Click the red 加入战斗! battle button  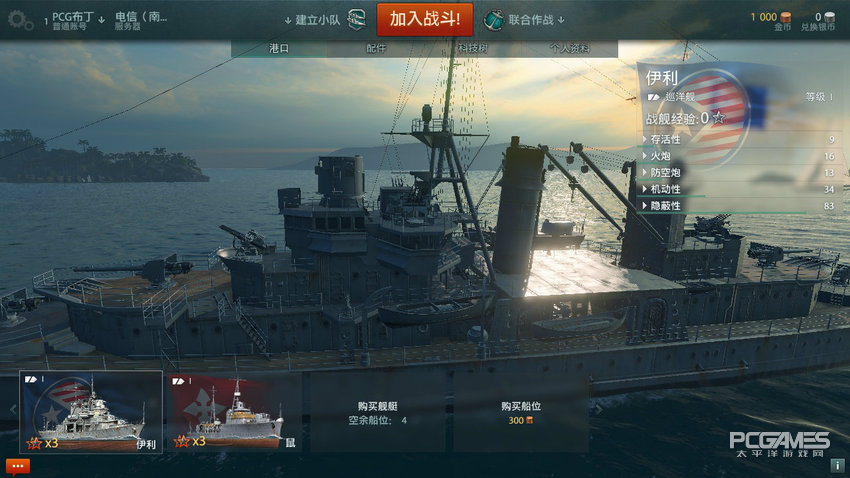click(x=424, y=19)
